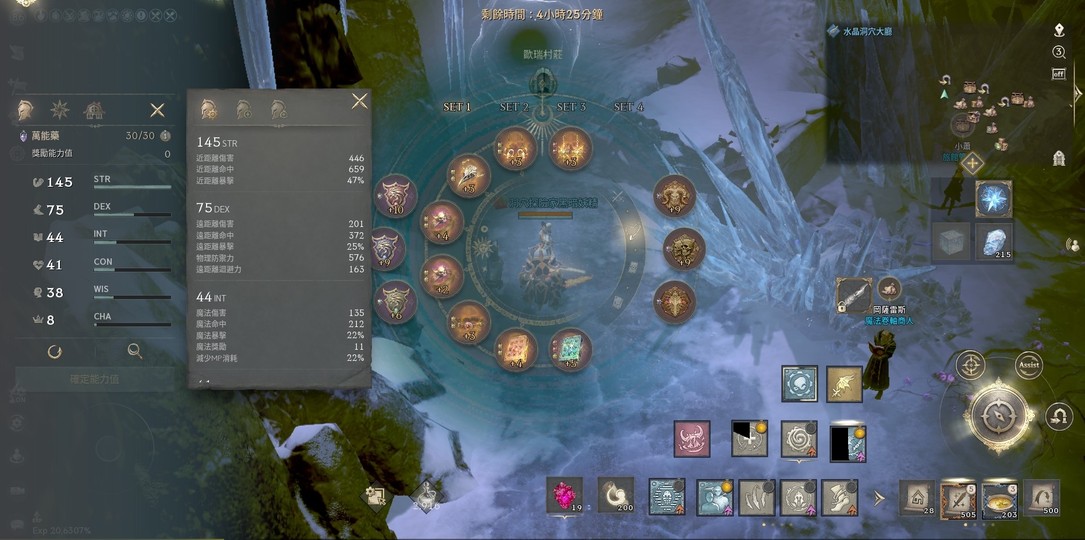
Task: Switch to the SET 4 preset
Action: 628,107
